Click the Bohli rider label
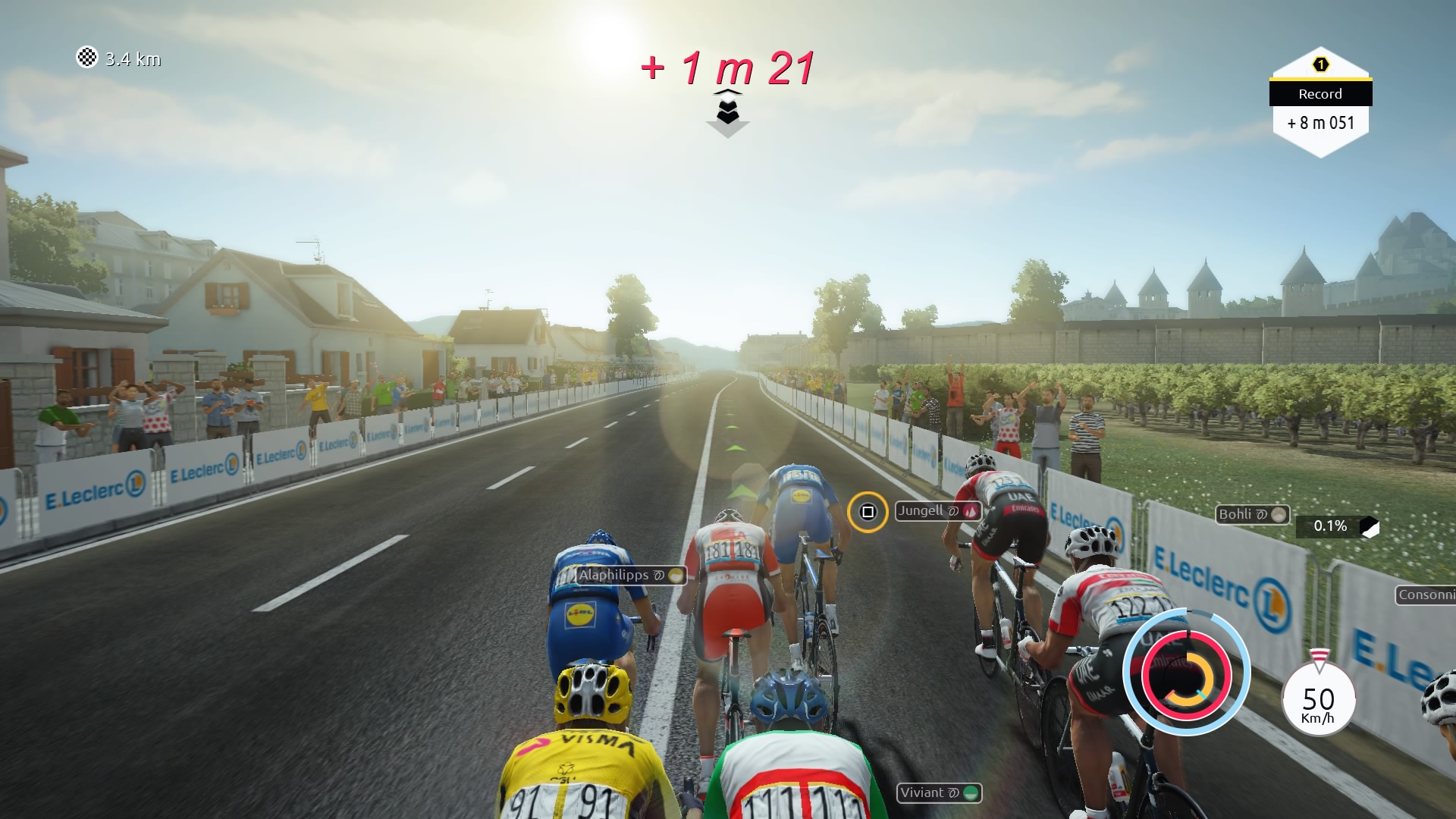1456x819 pixels. (1252, 514)
